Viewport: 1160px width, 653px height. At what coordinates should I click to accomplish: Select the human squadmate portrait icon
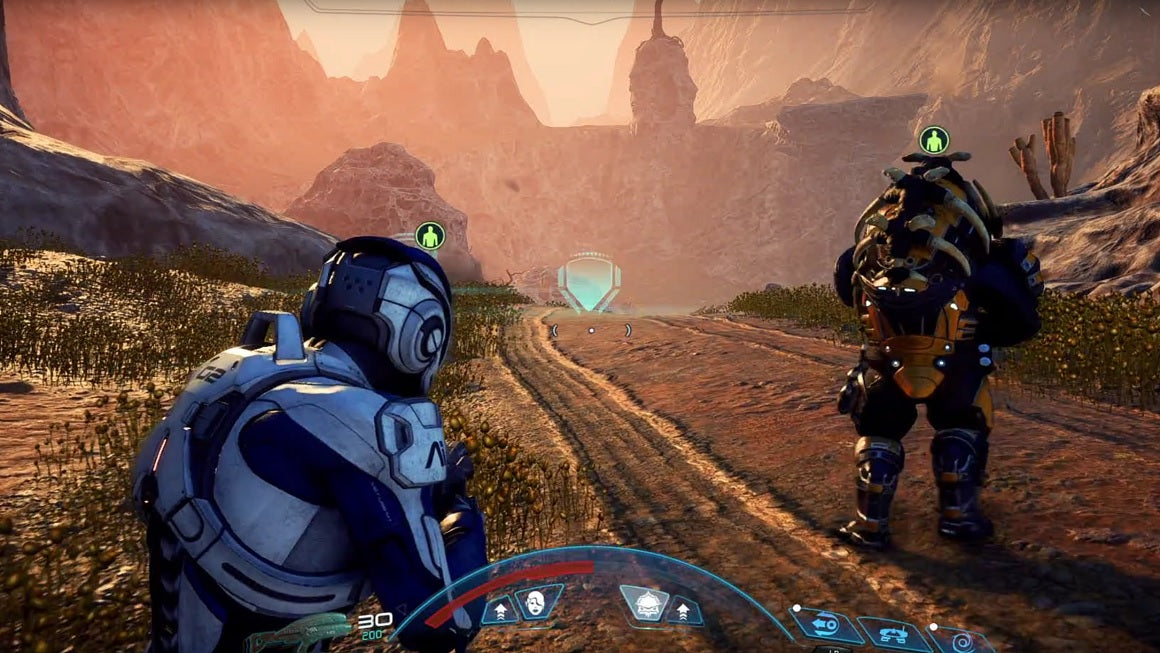[538, 602]
